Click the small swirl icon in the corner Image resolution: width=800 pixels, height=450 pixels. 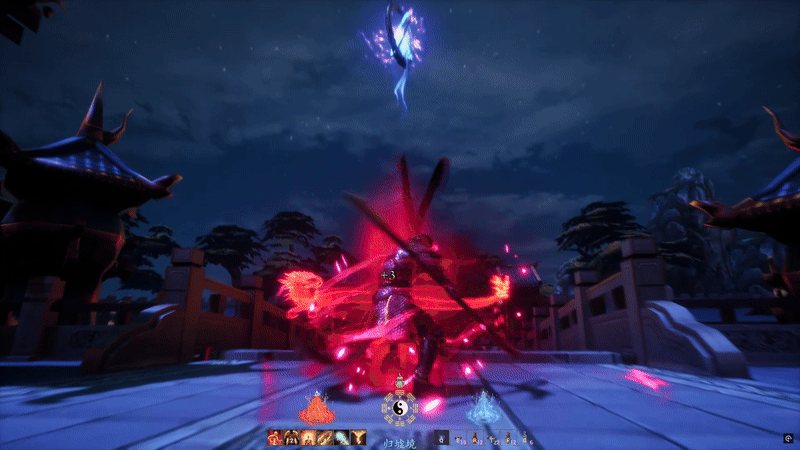tap(787, 437)
